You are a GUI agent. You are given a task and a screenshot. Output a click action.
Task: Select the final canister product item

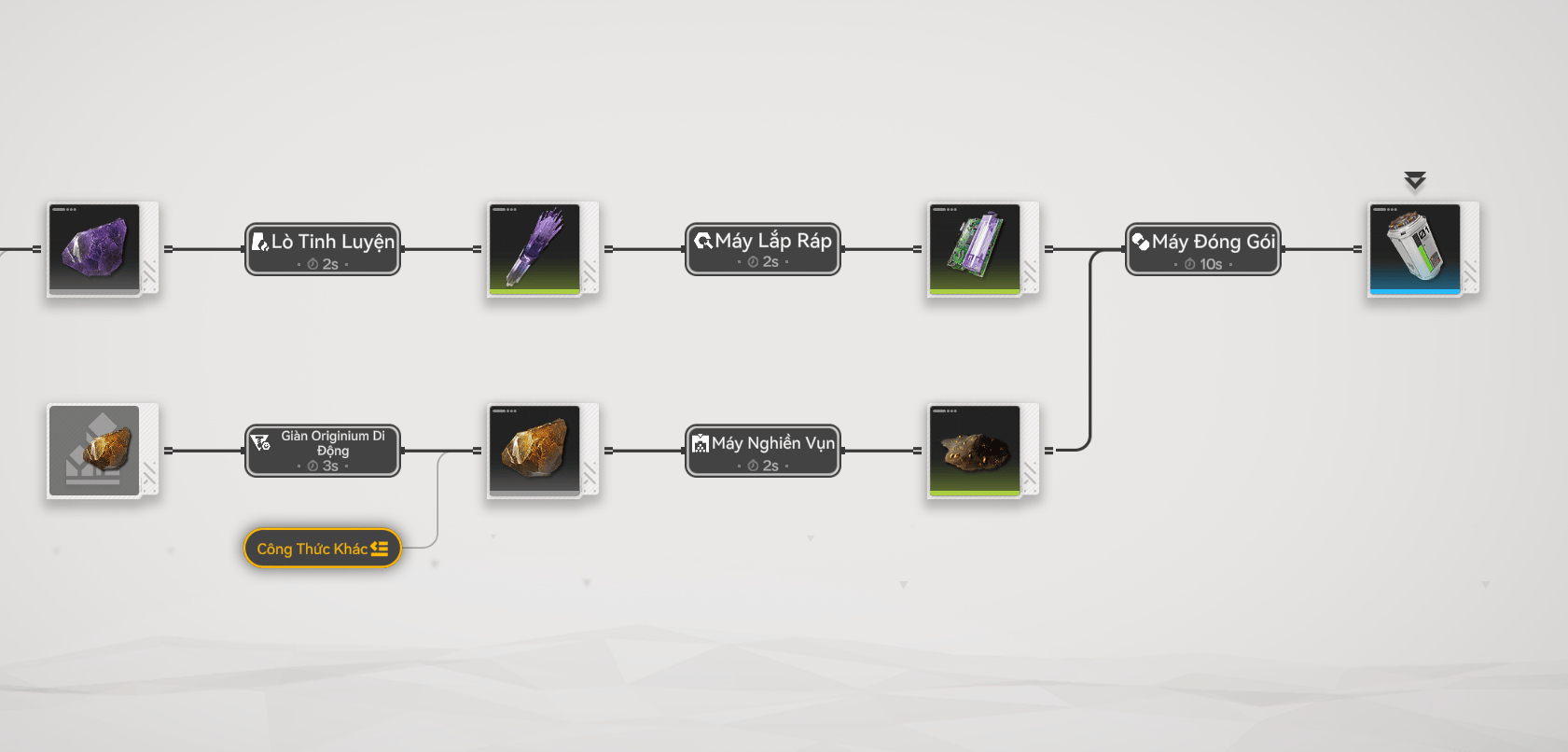[1415, 249]
